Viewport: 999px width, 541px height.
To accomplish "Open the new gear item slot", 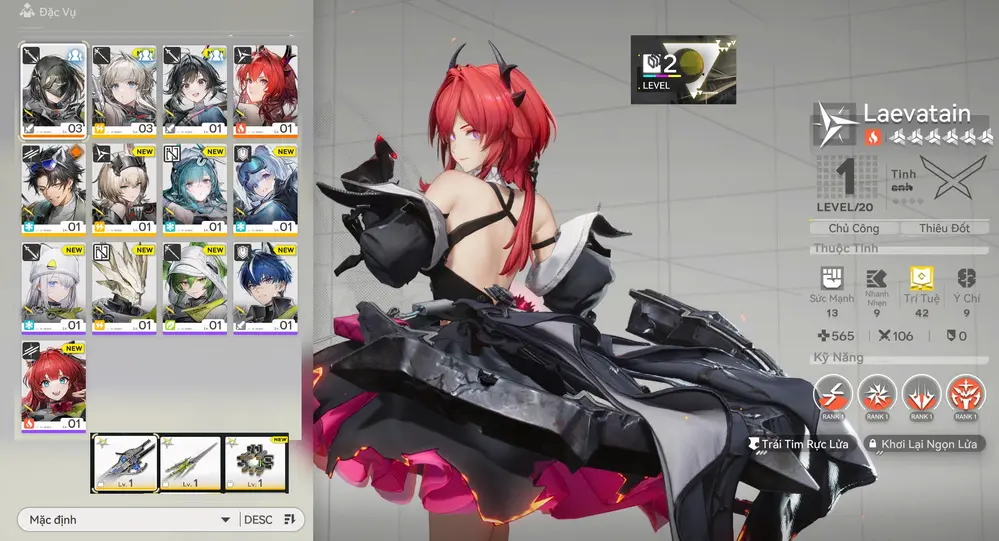I will pyautogui.click(x=255, y=463).
